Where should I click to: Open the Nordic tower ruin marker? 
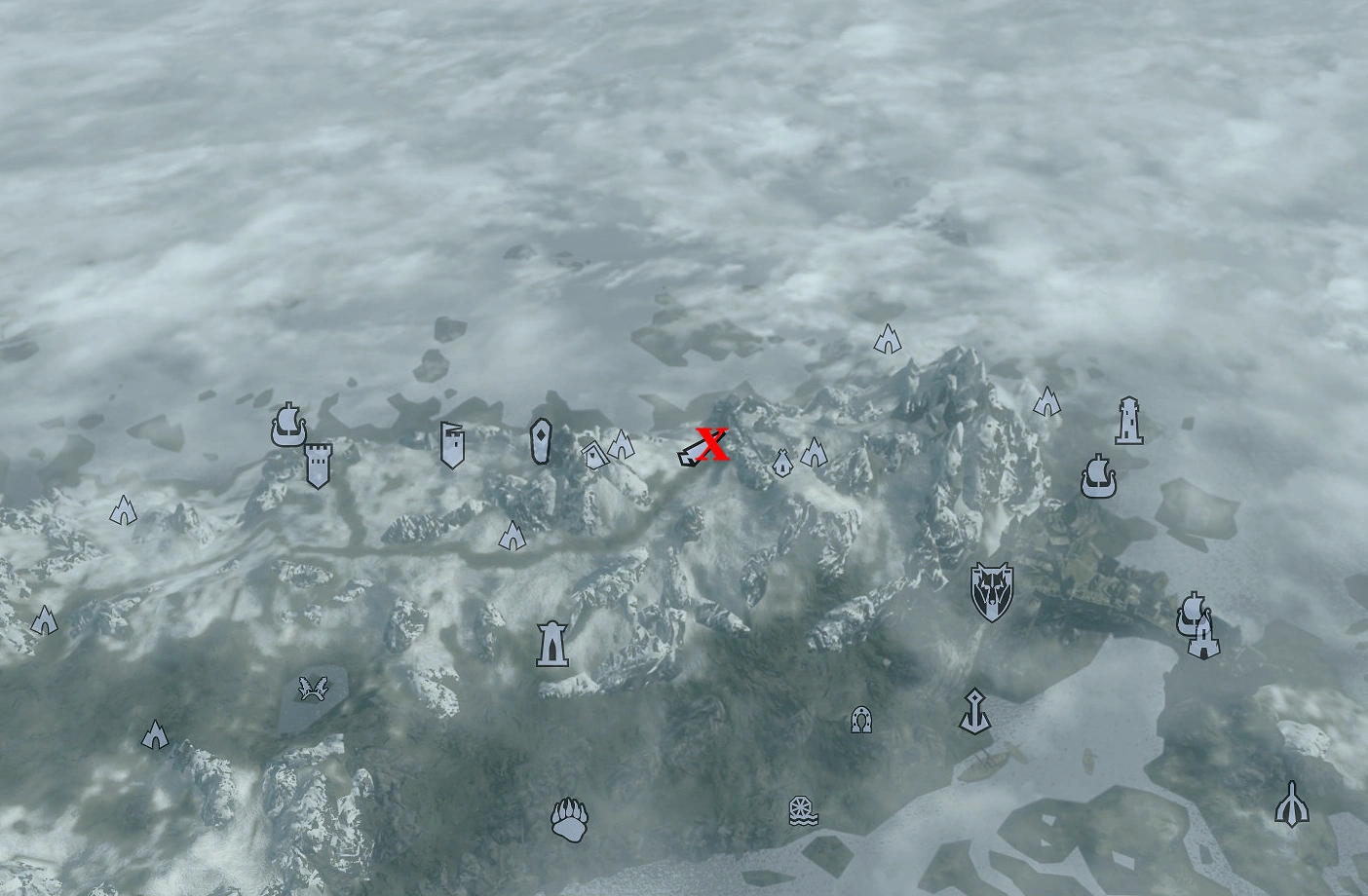tap(553, 643)
